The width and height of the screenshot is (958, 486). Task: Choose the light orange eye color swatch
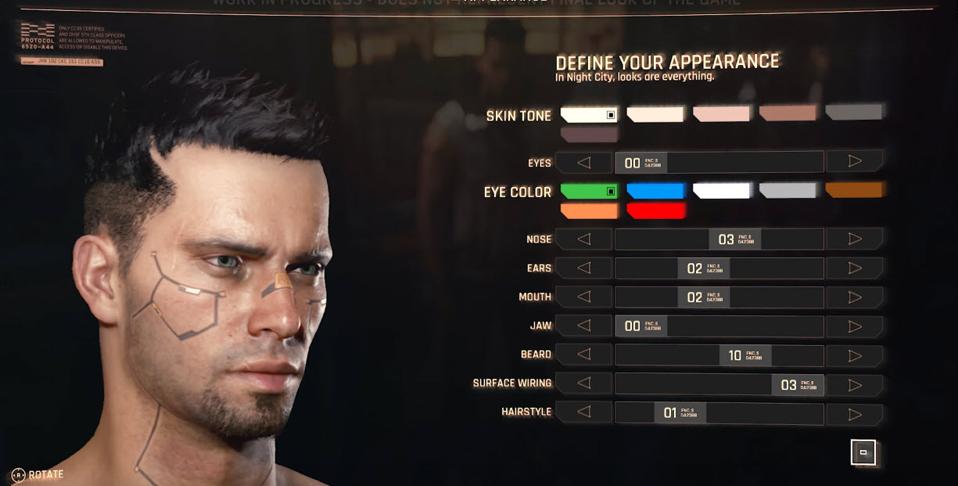[589, 211]
